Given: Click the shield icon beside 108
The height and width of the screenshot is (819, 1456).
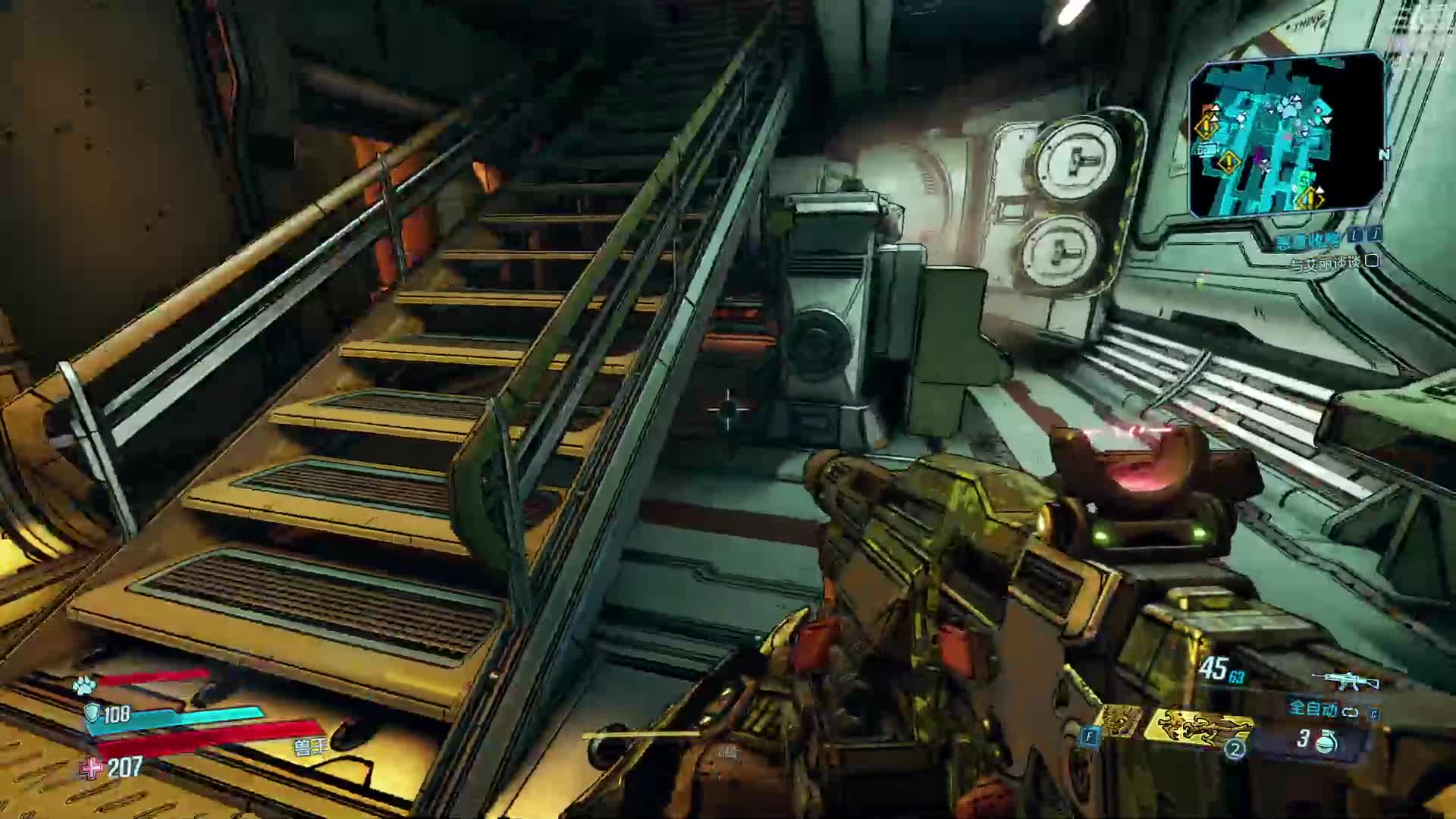Looking at the screenshot, I should (x=92, y=713).
